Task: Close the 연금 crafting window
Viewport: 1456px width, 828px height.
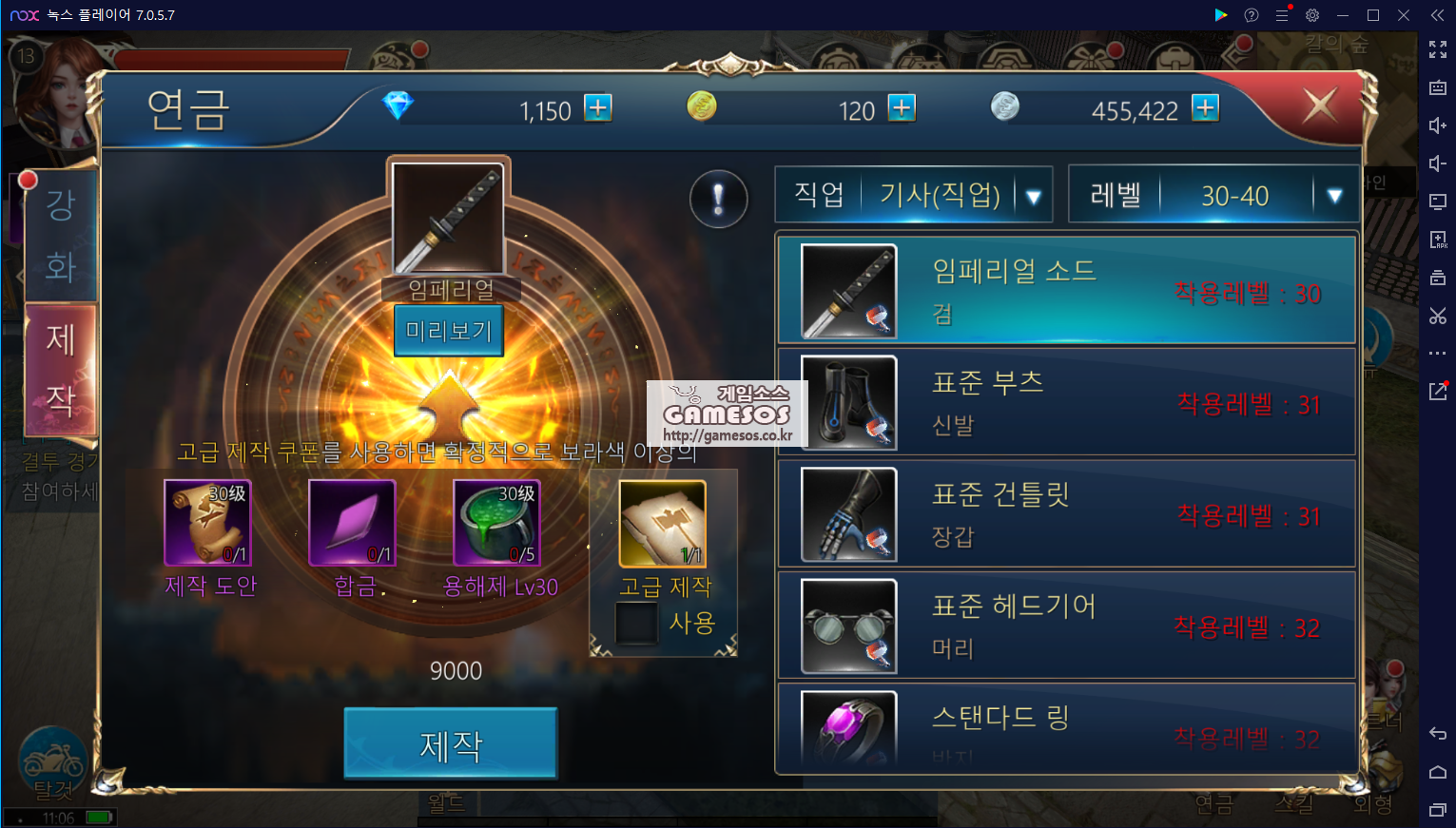Action: click(x=1320, y=105)
